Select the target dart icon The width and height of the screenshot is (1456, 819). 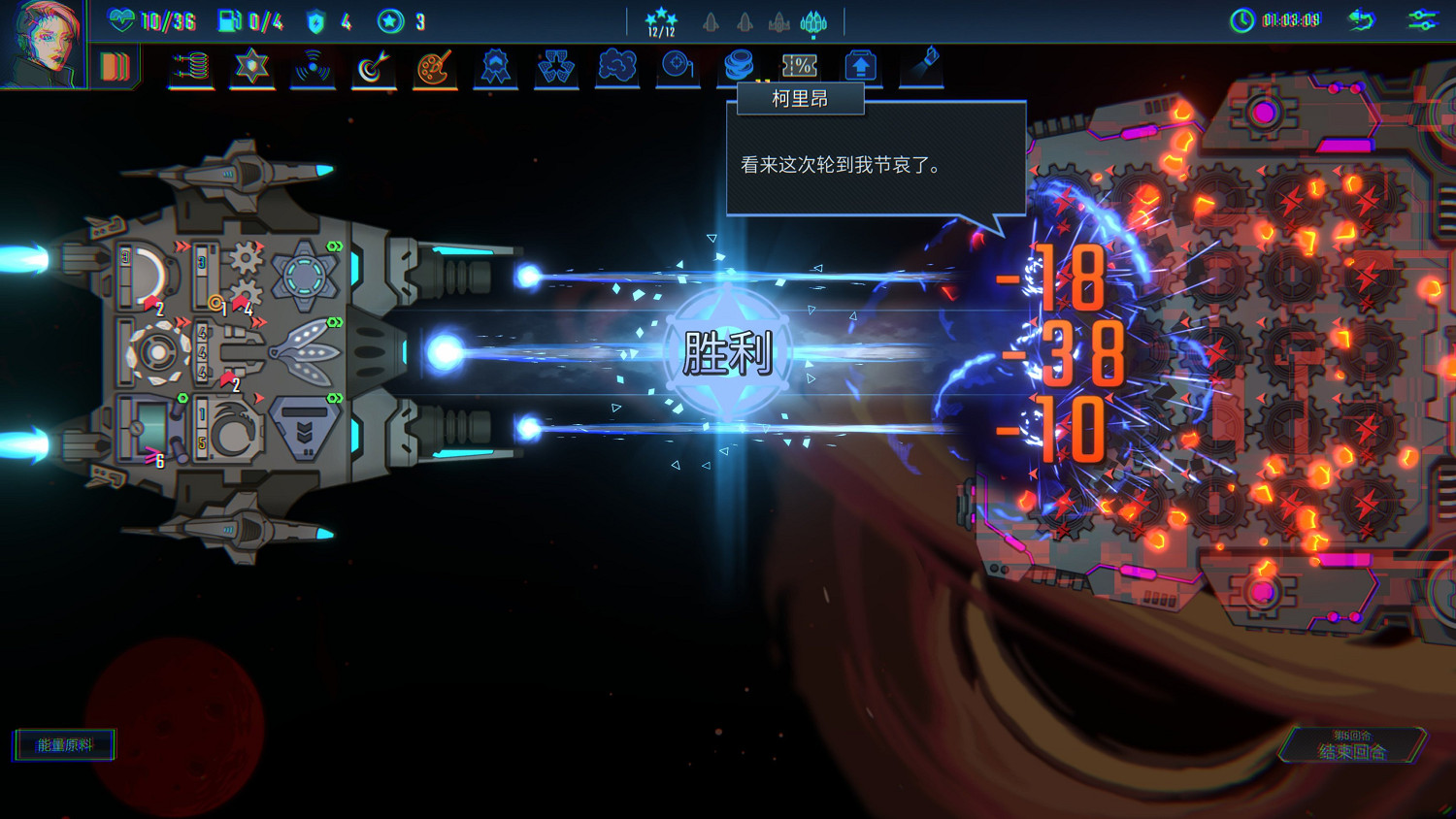[x=373, y=66]
